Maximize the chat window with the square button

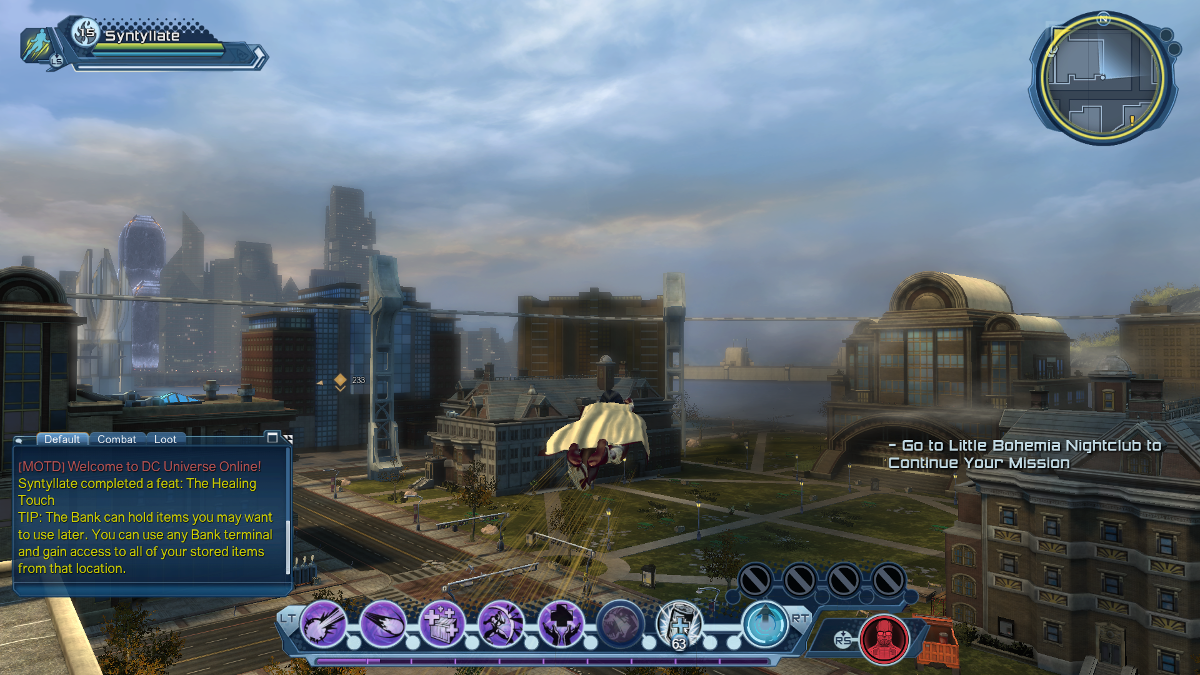click(x=272, y=438)
